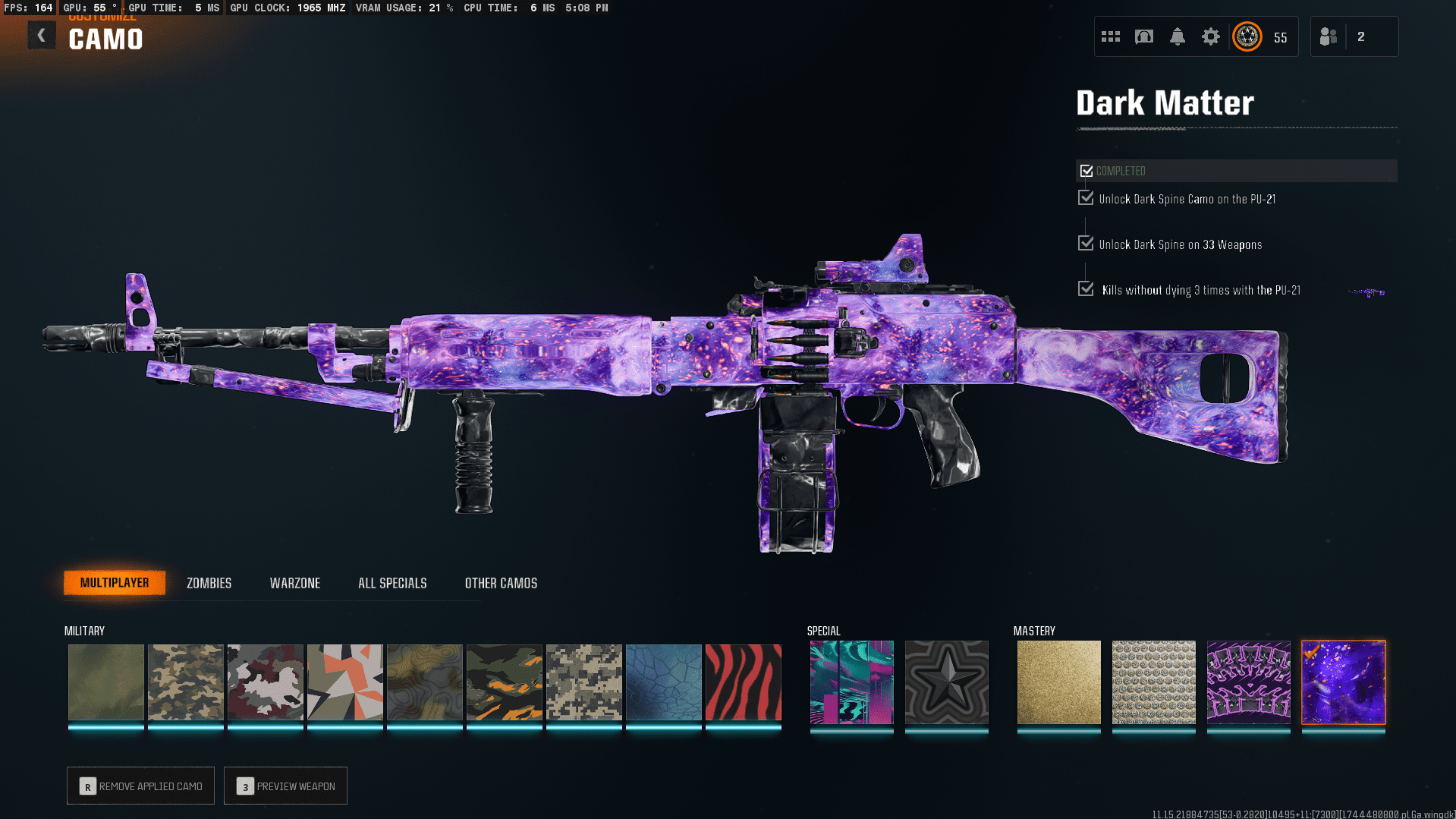This screenshot has width=1456, height=819.
Task: Select the red tiger stripe camo
Action: pos(743,682)
